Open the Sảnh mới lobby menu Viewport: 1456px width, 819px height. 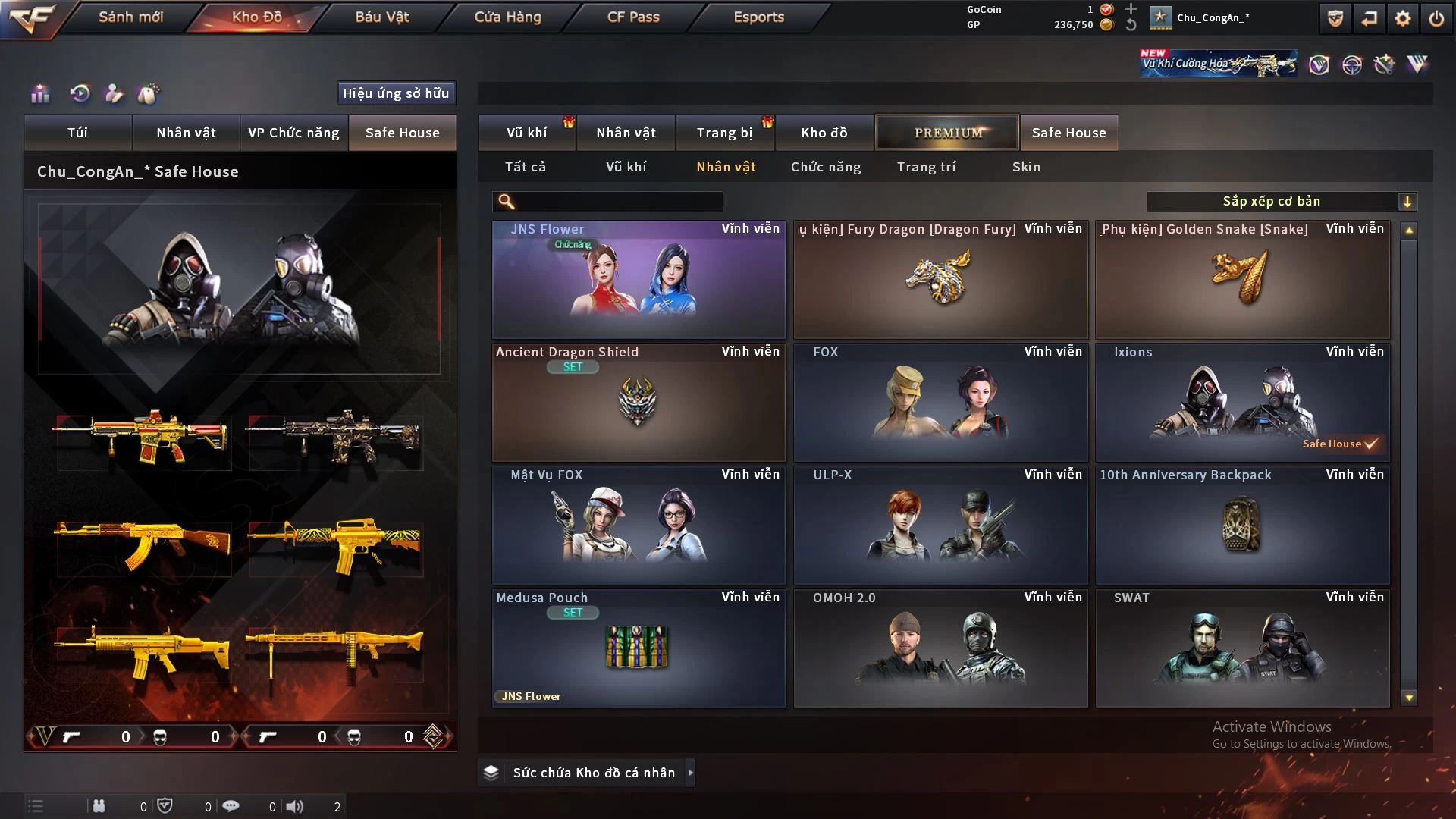point(130,17)
